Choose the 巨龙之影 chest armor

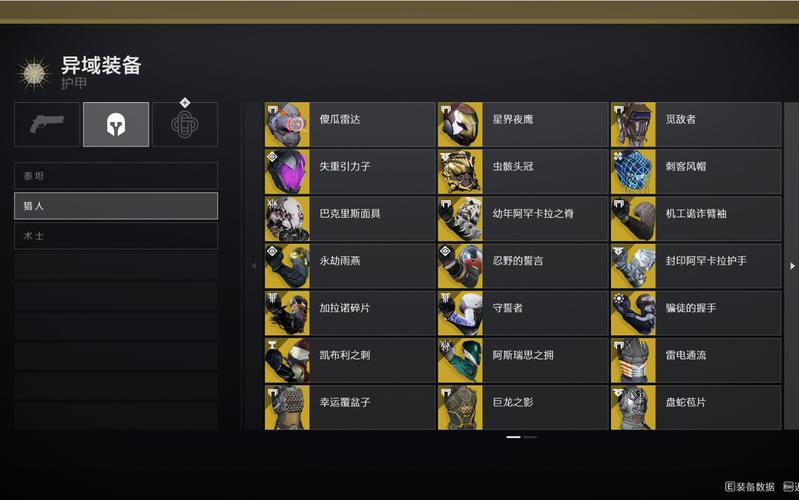[522, 407]
